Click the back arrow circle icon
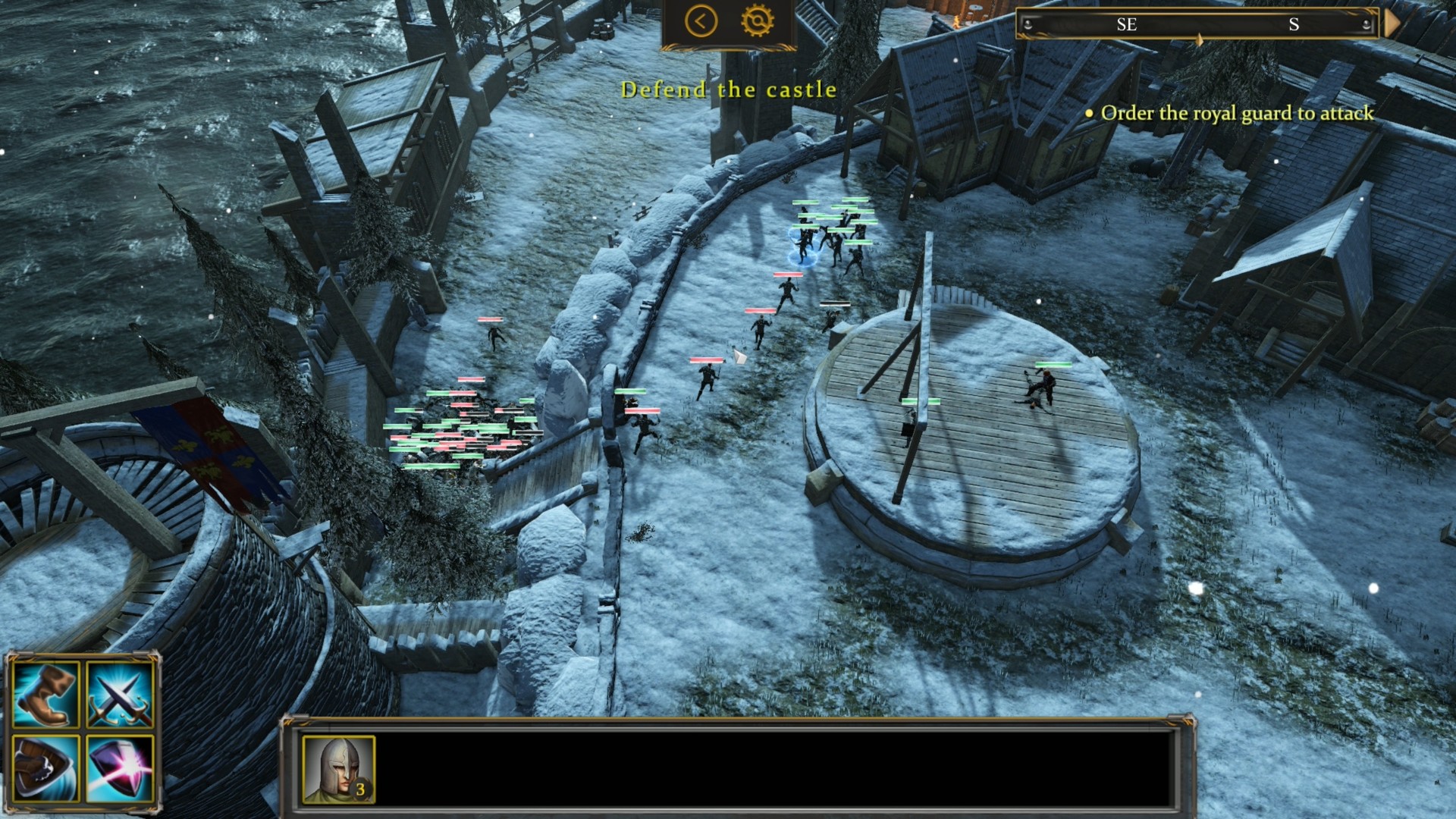This screenshot has height=819, width=1456. 701,22
